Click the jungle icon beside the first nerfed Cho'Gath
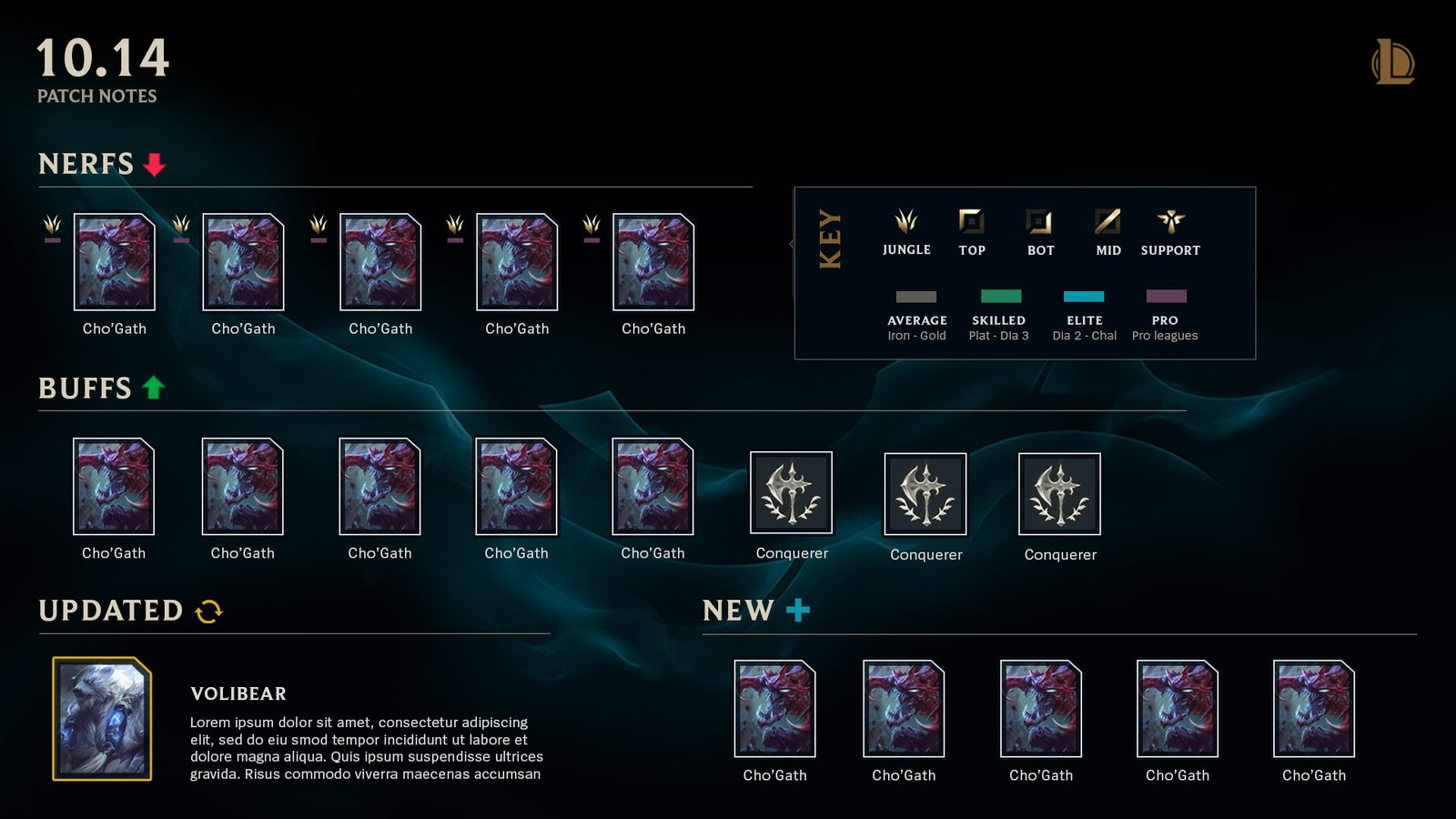Viewport: 1456px width, 819px height. (52, 226)
